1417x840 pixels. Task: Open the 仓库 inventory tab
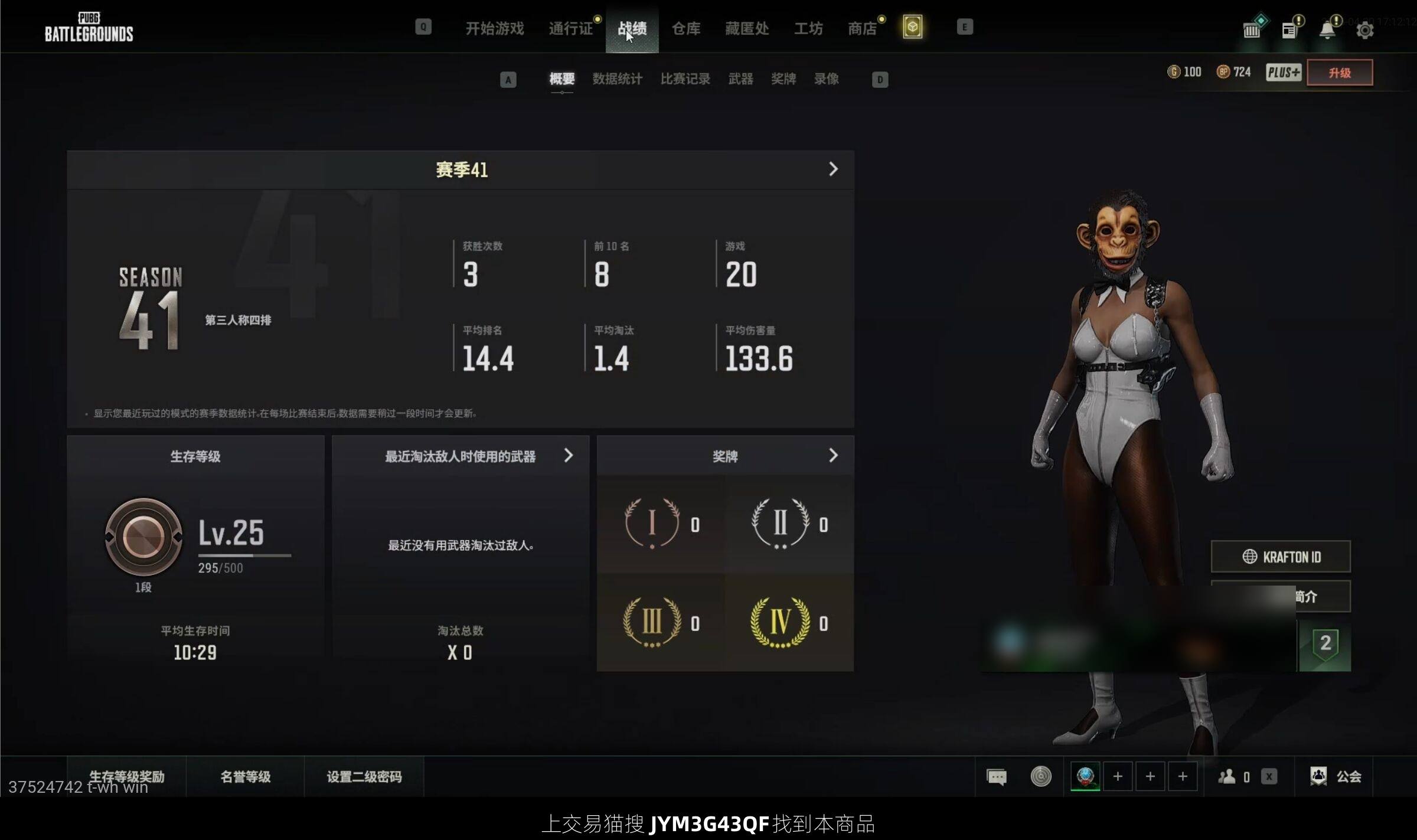point(685,28)
